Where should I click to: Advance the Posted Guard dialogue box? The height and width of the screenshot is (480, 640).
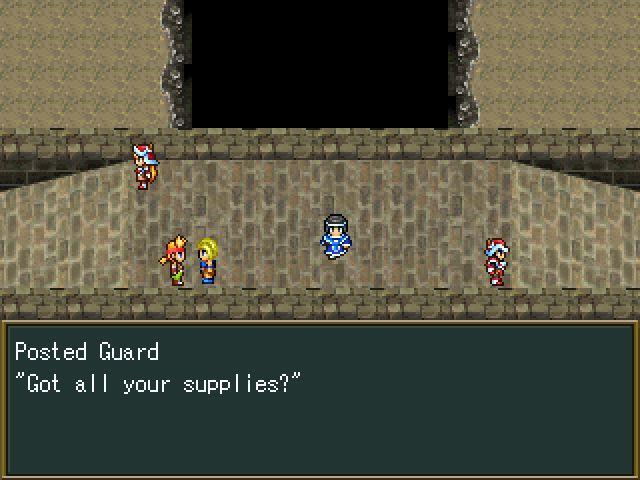pyautogui.click(x=320, y=398)
